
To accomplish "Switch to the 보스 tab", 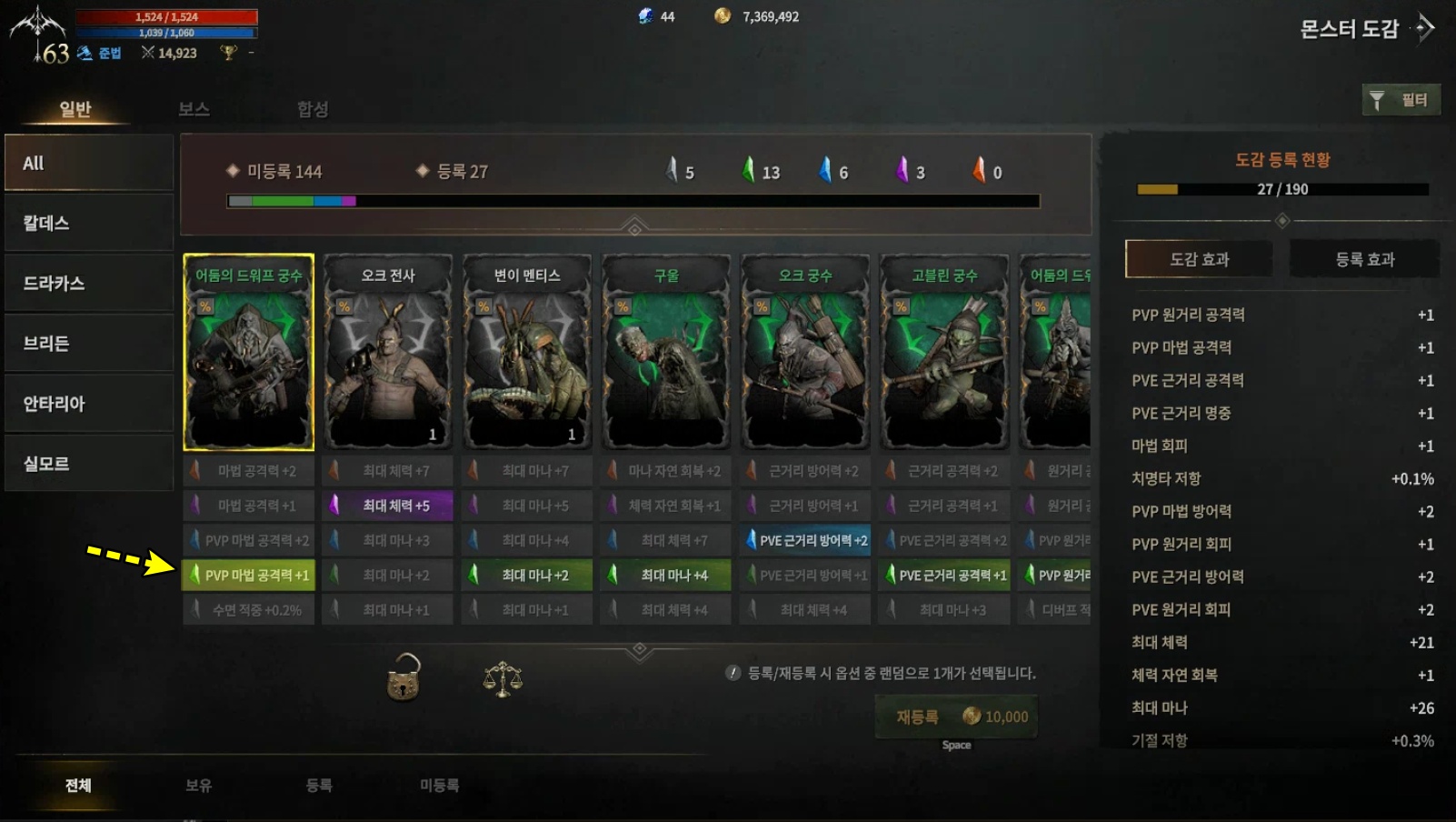I will 194,109.
